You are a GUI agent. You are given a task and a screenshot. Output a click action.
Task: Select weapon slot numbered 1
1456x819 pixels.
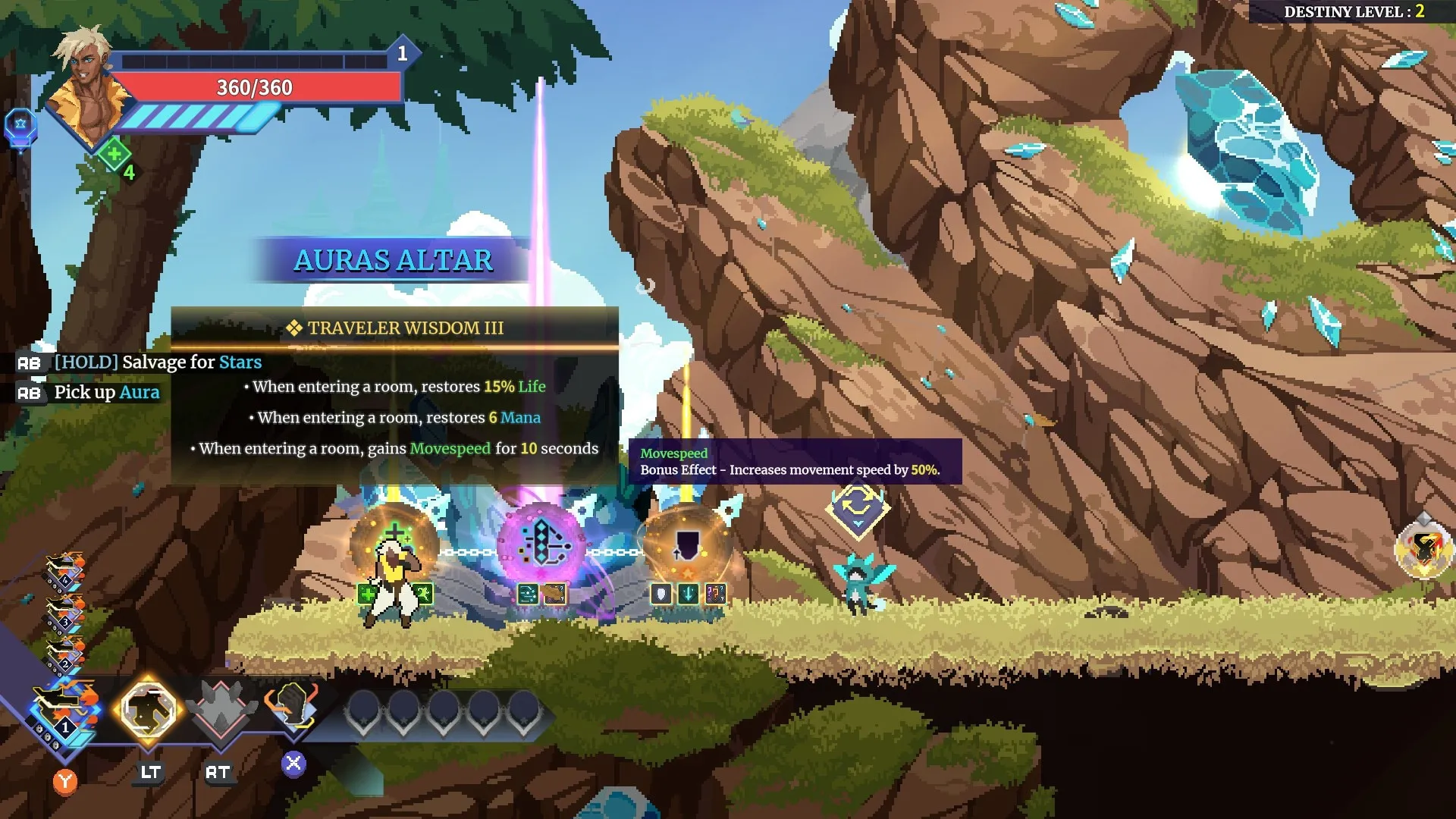point(64,713)
